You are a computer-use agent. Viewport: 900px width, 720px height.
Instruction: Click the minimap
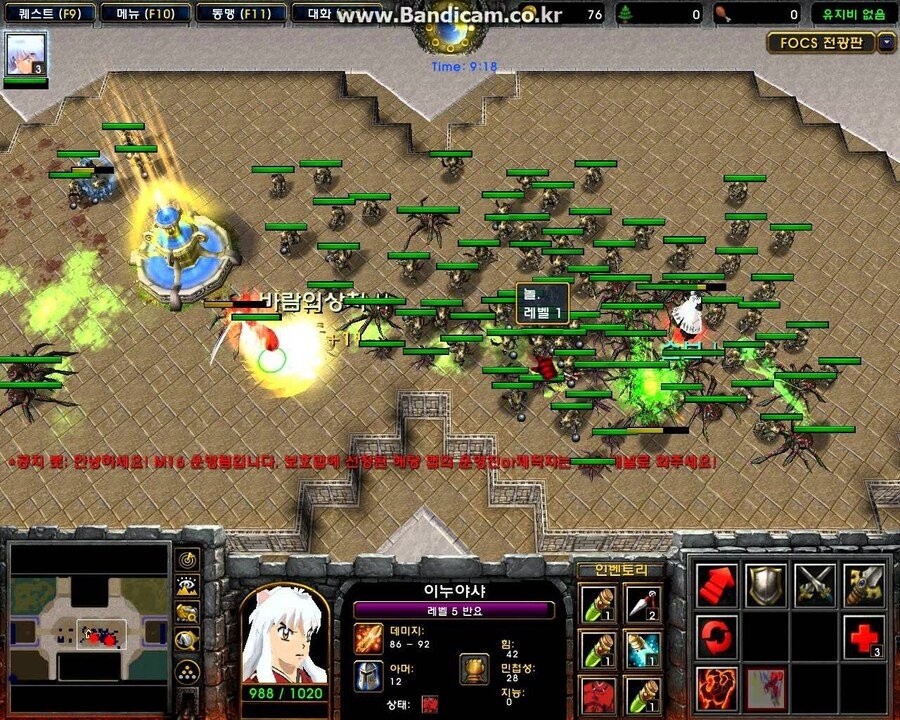coord(89,626)
